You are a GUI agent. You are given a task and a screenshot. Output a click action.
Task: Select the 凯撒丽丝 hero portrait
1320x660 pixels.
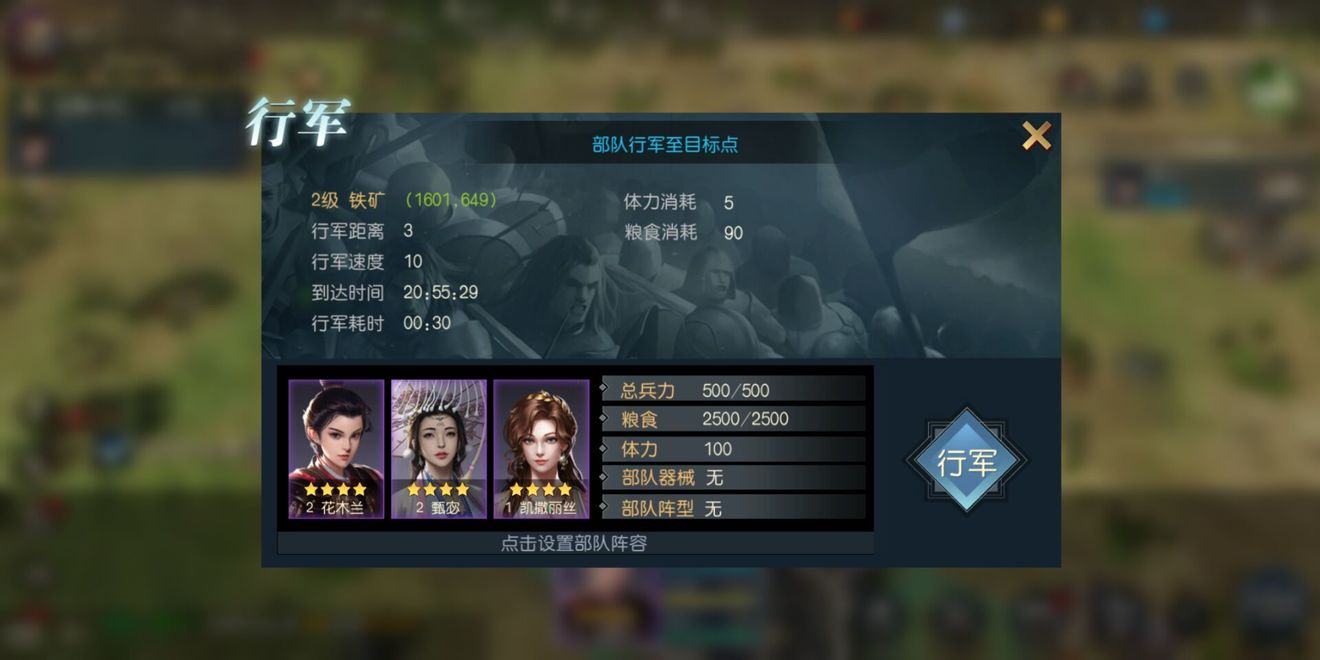coord(541,448)
